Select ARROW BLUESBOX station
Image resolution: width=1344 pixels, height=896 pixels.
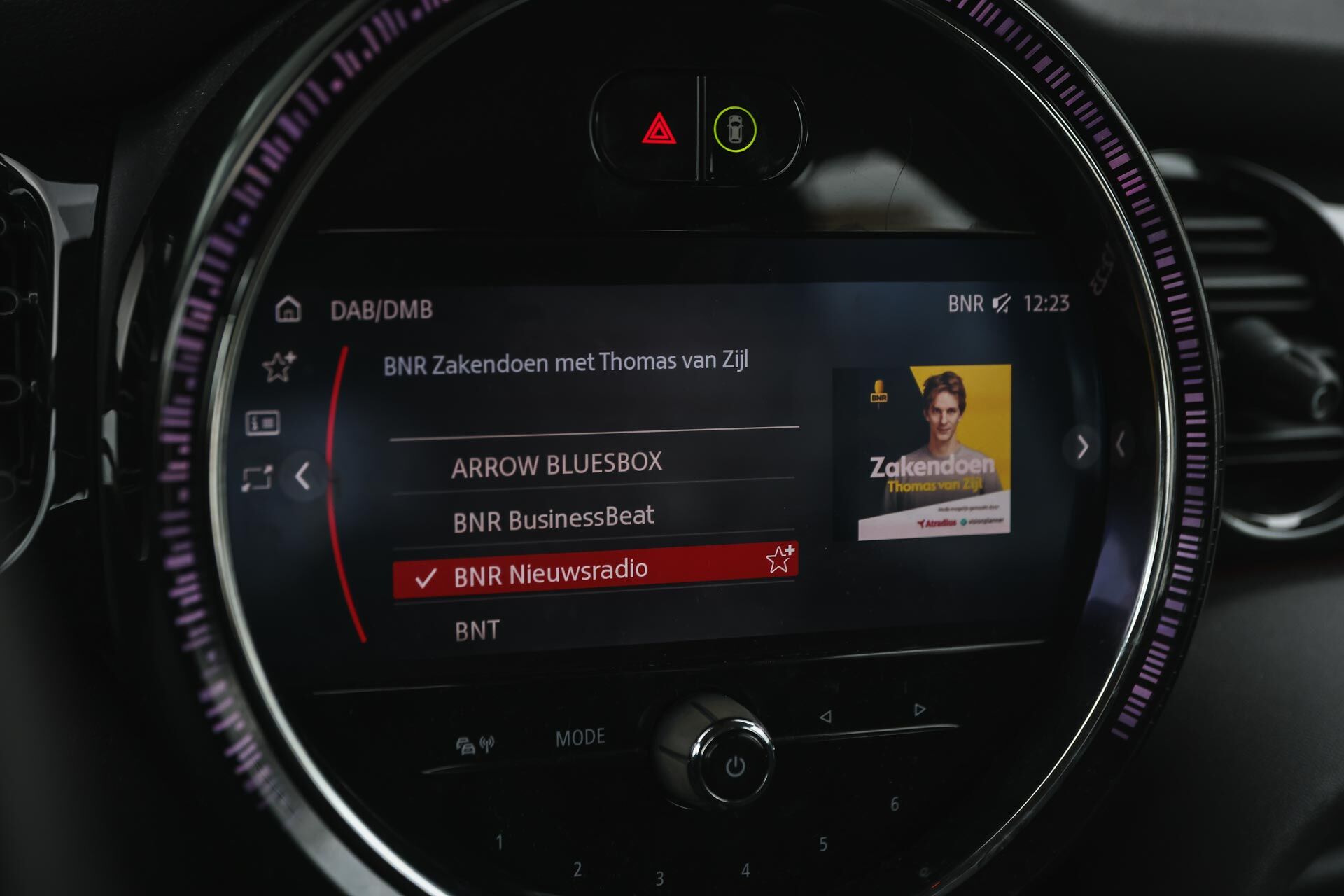pyautogui.click(x=556, y=465)
